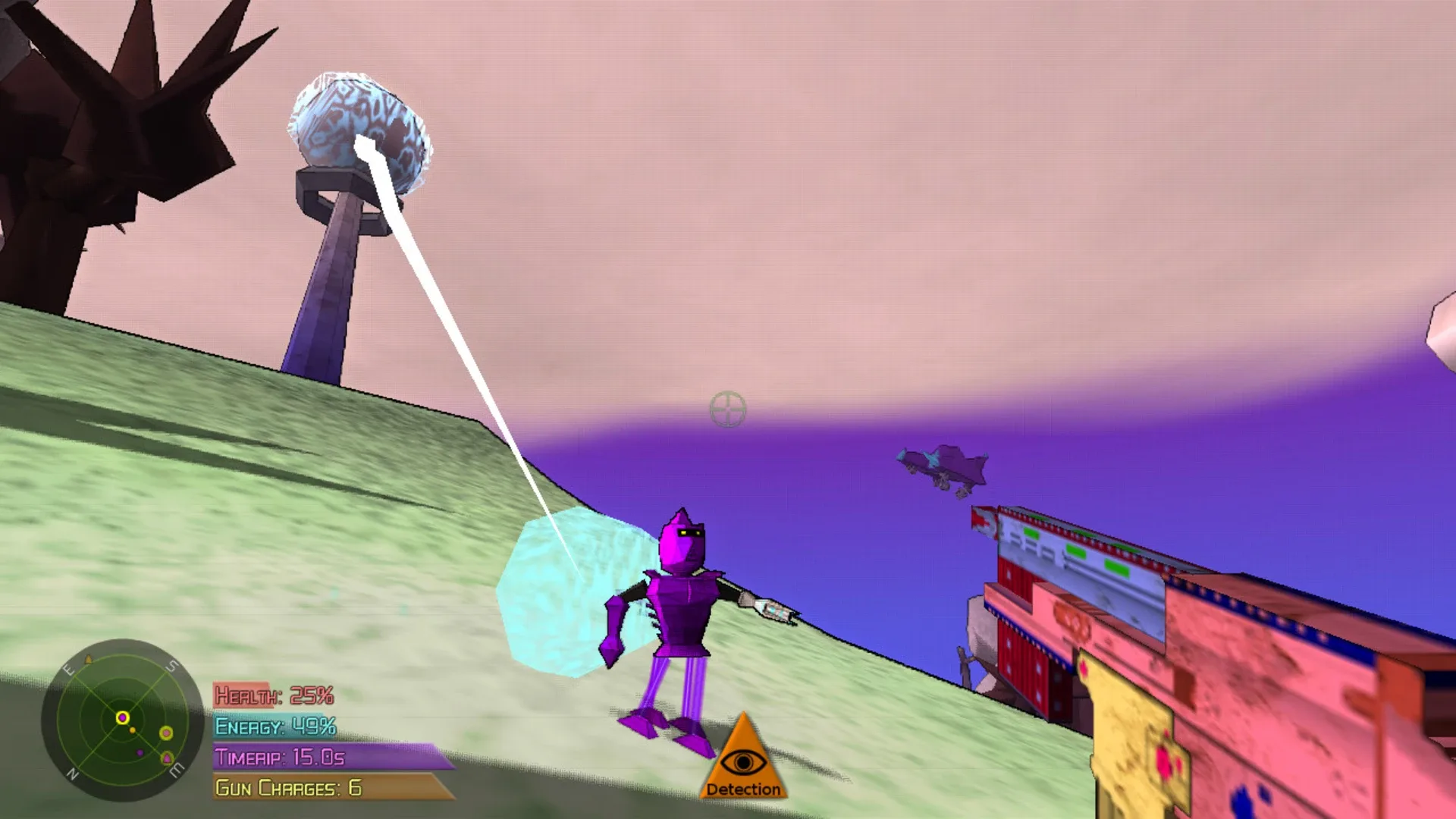Click the orange triangle blip on the radar
The height and width of the screenshot is (819, 1456).
coord(89,659)
